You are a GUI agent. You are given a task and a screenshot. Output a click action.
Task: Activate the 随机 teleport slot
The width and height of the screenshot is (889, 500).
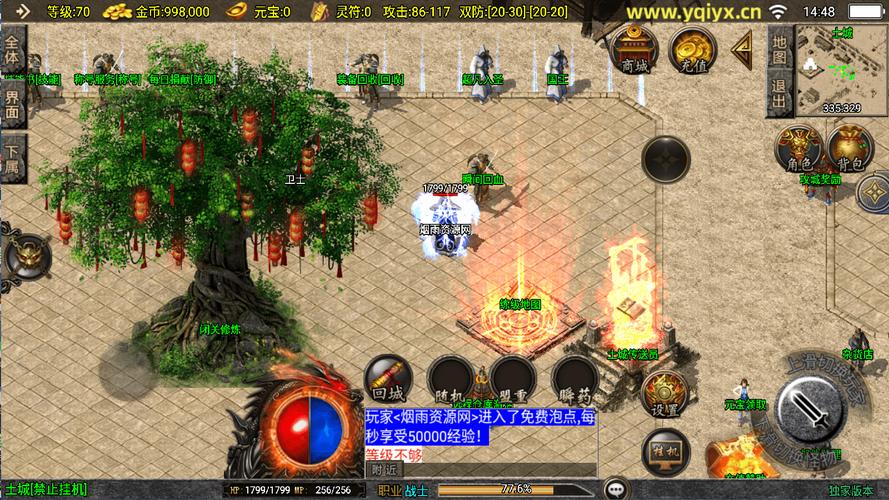(450, 380)
